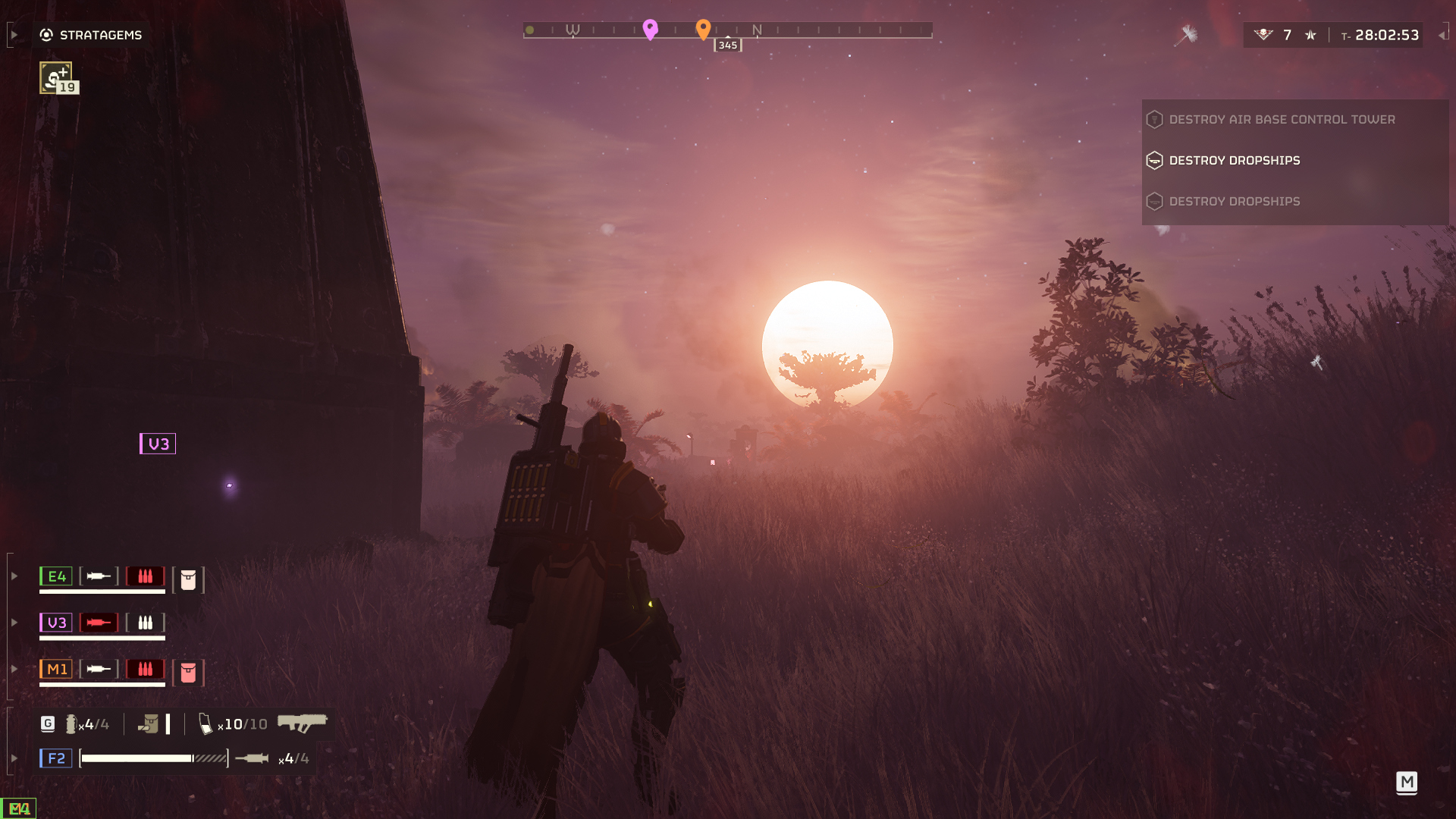Click the F2 player tag

pos(56,758)
